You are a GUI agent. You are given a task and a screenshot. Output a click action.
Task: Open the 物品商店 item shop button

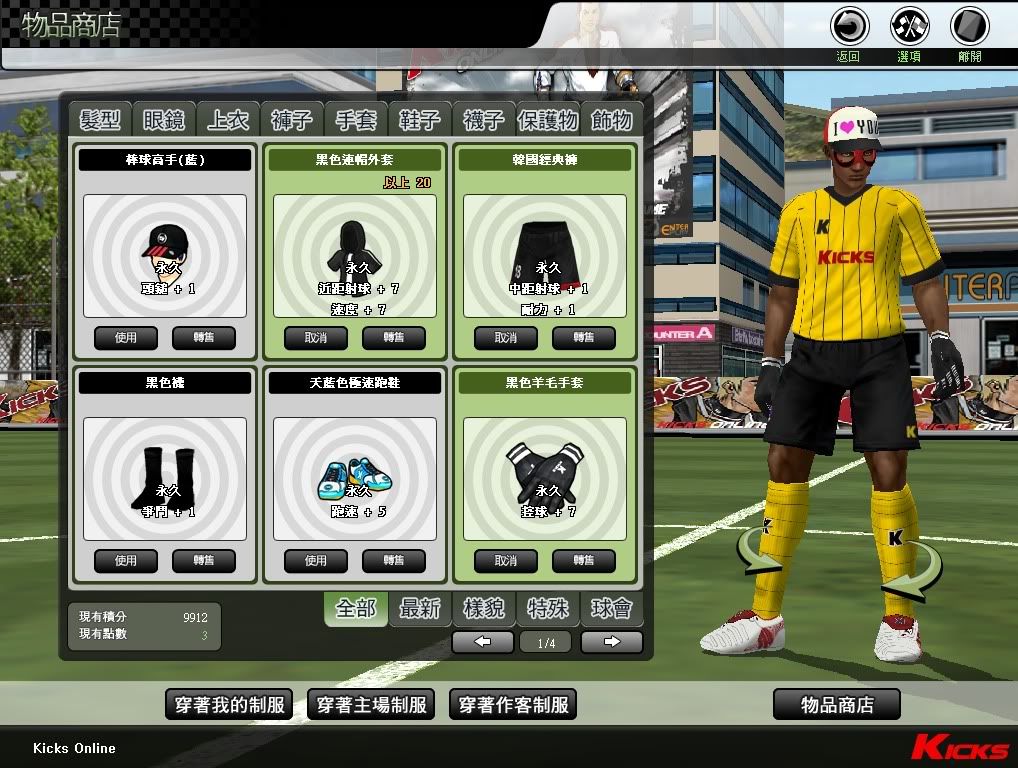coord(837,705)
